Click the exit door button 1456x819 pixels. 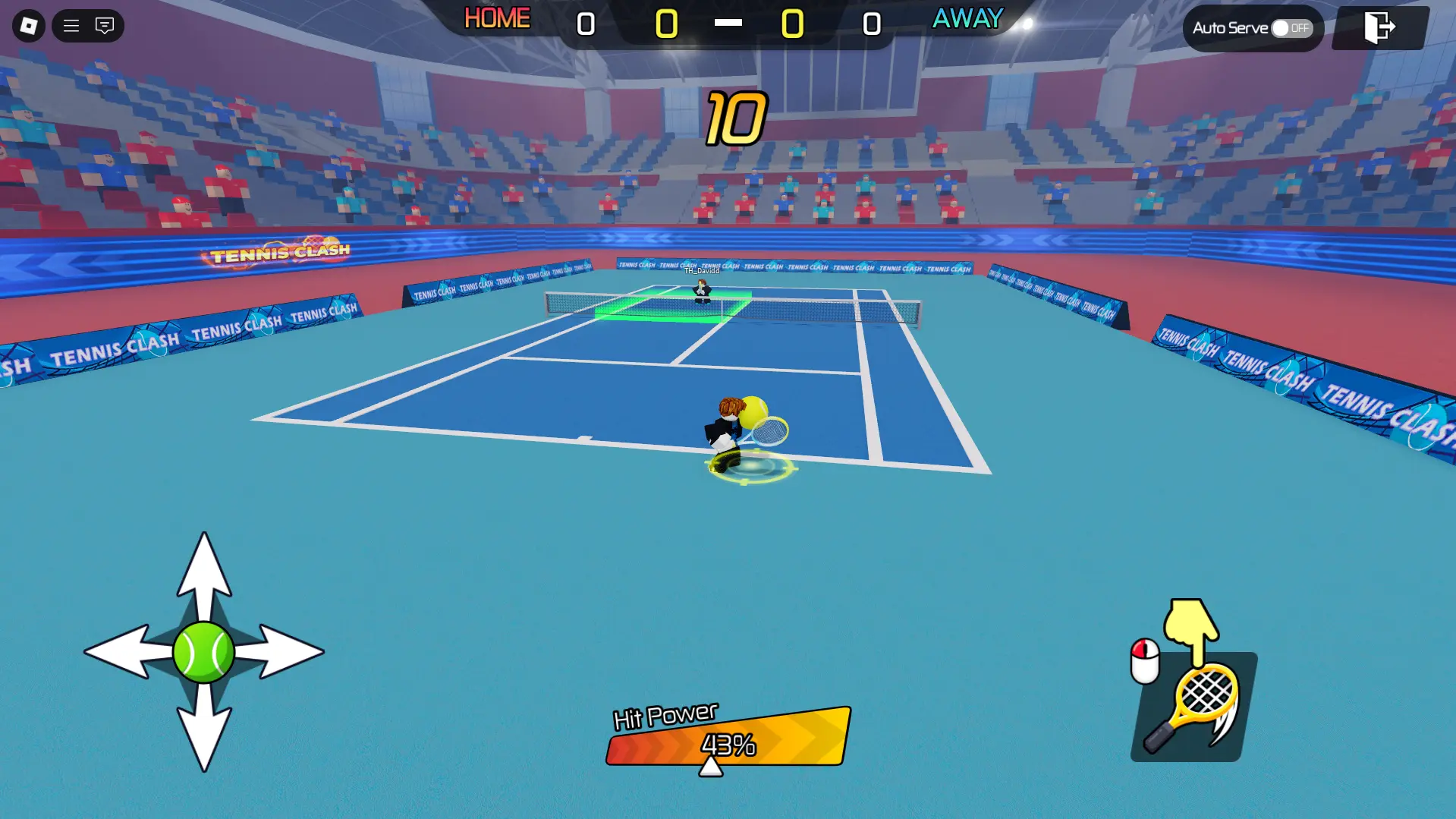tap(1379, 27)
